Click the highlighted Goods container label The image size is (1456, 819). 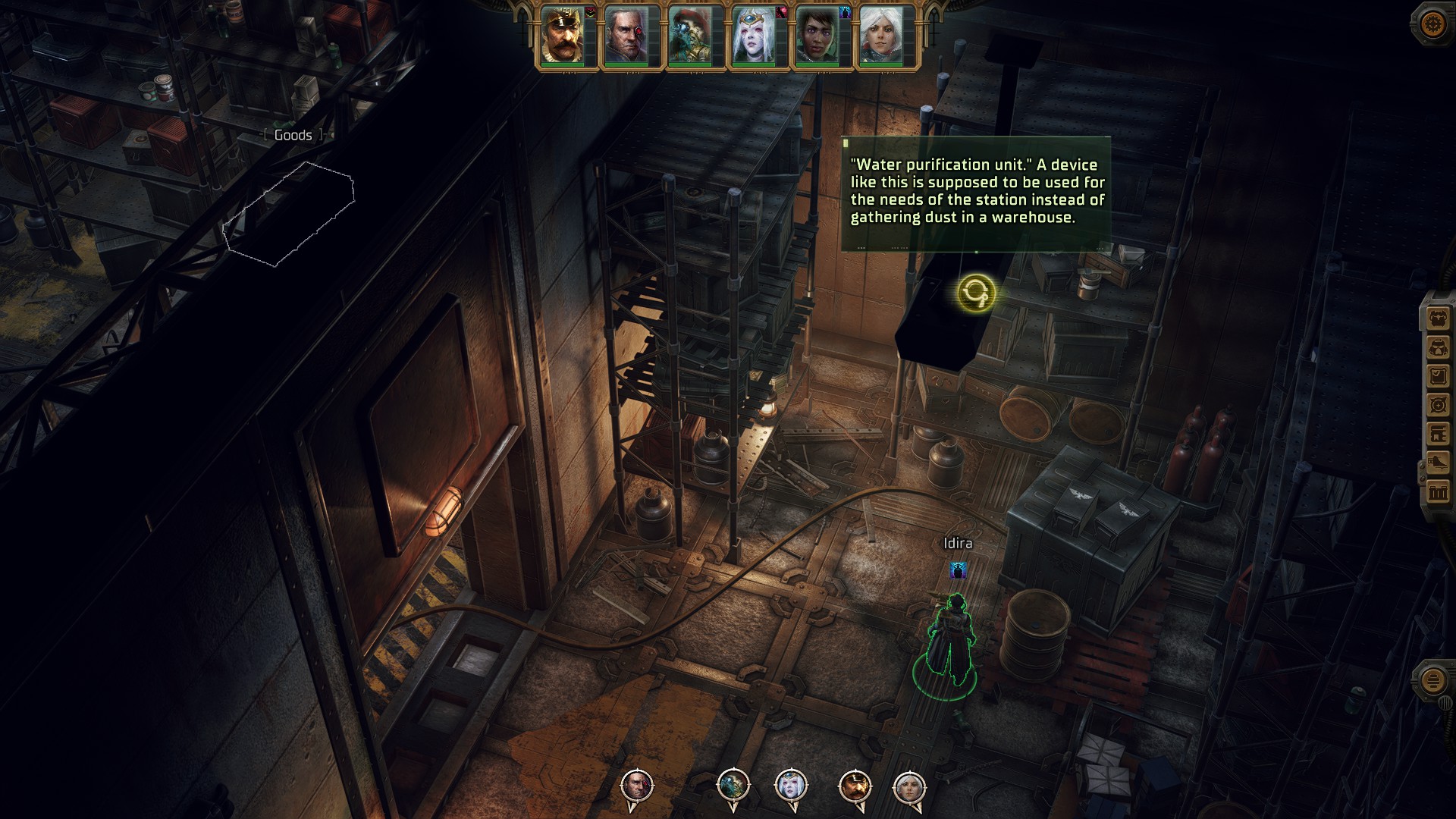pyautogui.click(x=293, y=135)
